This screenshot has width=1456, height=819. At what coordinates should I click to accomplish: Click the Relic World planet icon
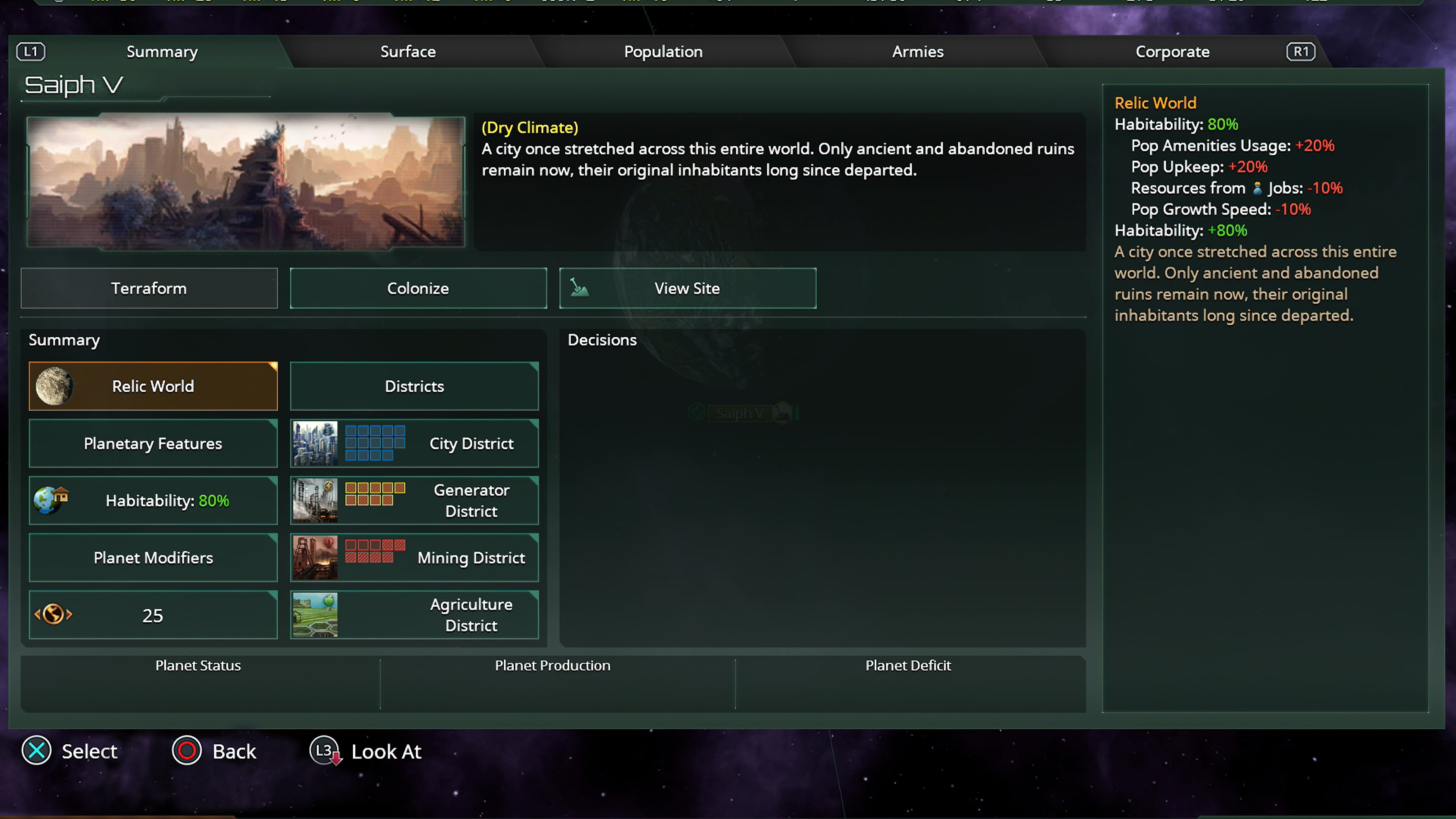[x=55, y=386]
